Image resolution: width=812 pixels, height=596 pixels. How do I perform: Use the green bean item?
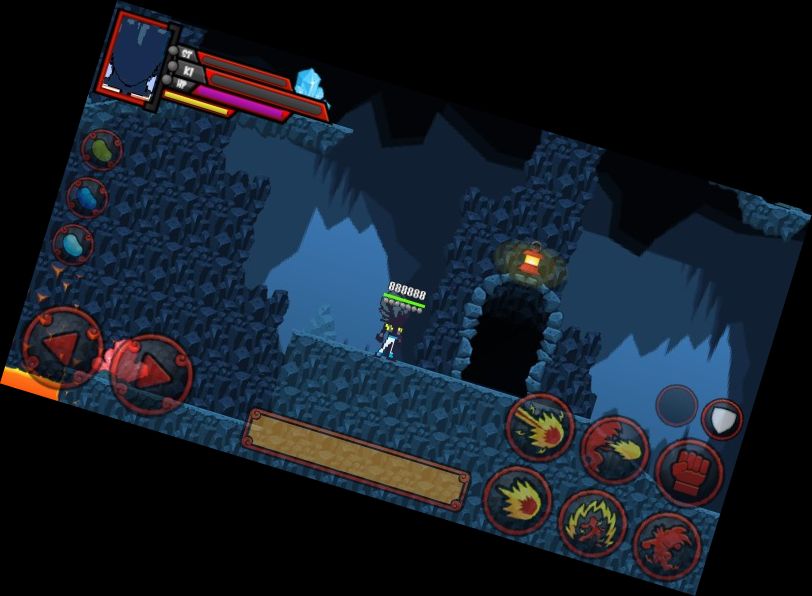tap(101, 151)
